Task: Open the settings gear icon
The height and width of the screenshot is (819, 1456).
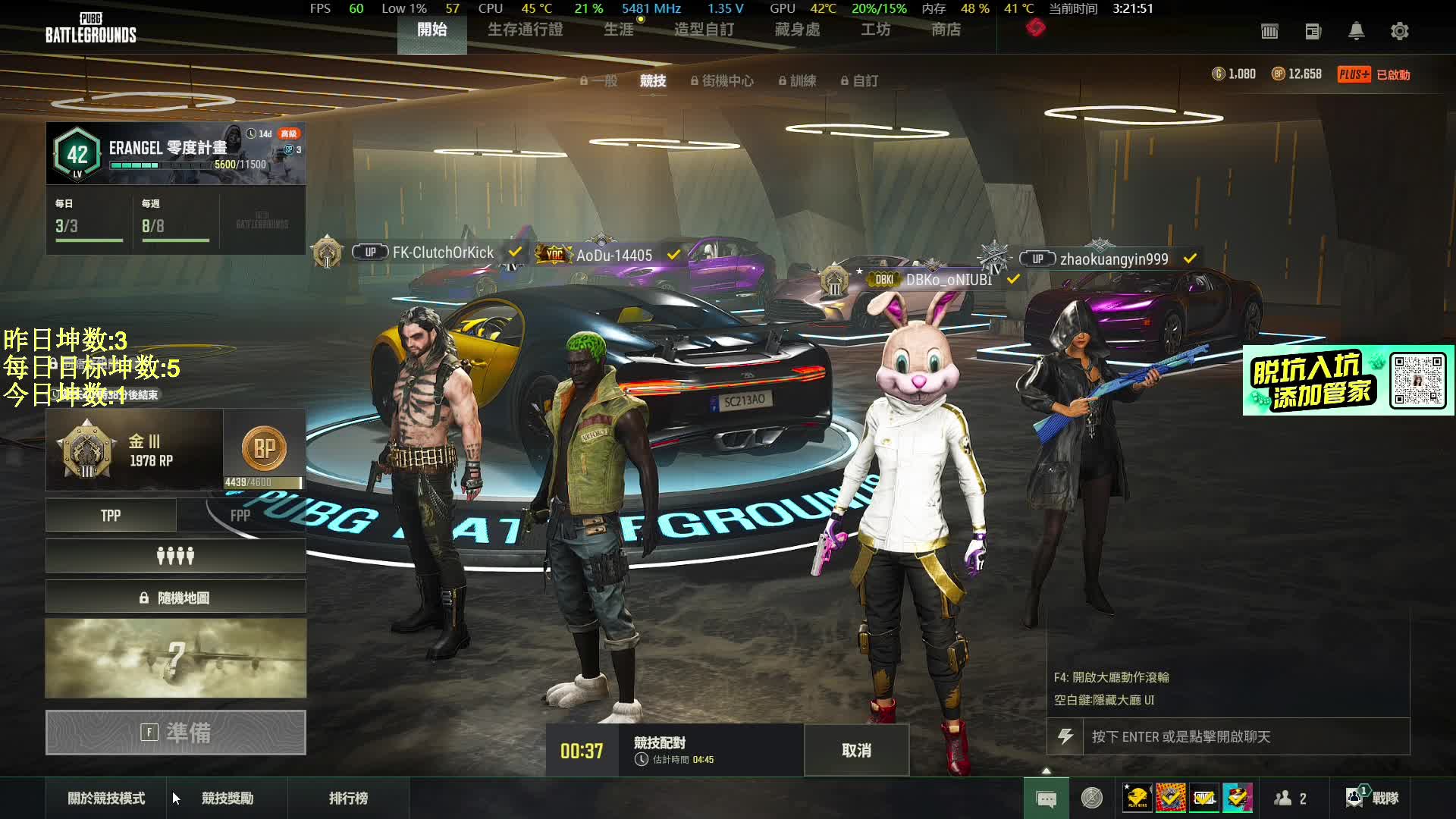Action: [x=1399, y=31]
